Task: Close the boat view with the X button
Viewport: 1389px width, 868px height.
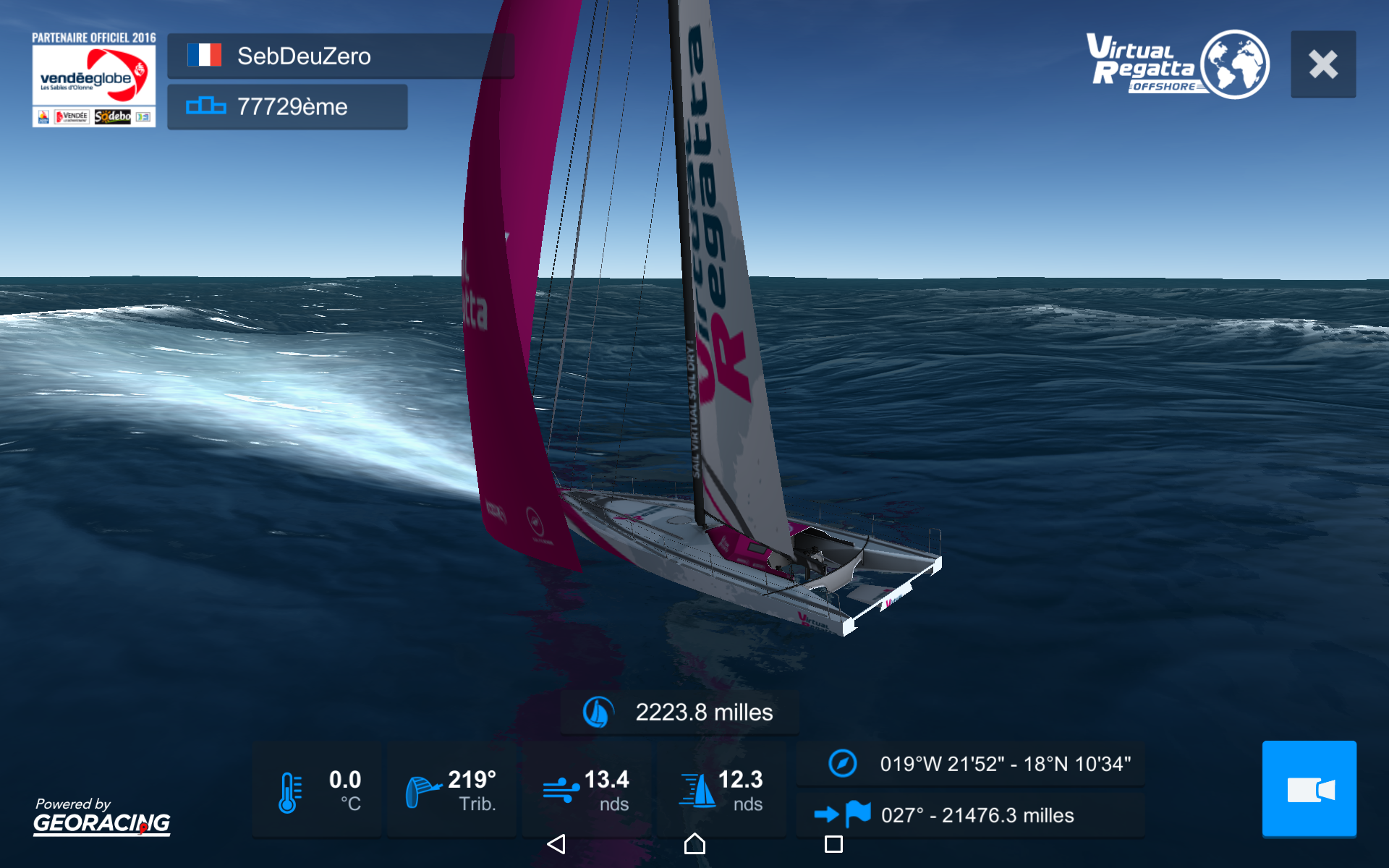Action: click(1322, 64)
